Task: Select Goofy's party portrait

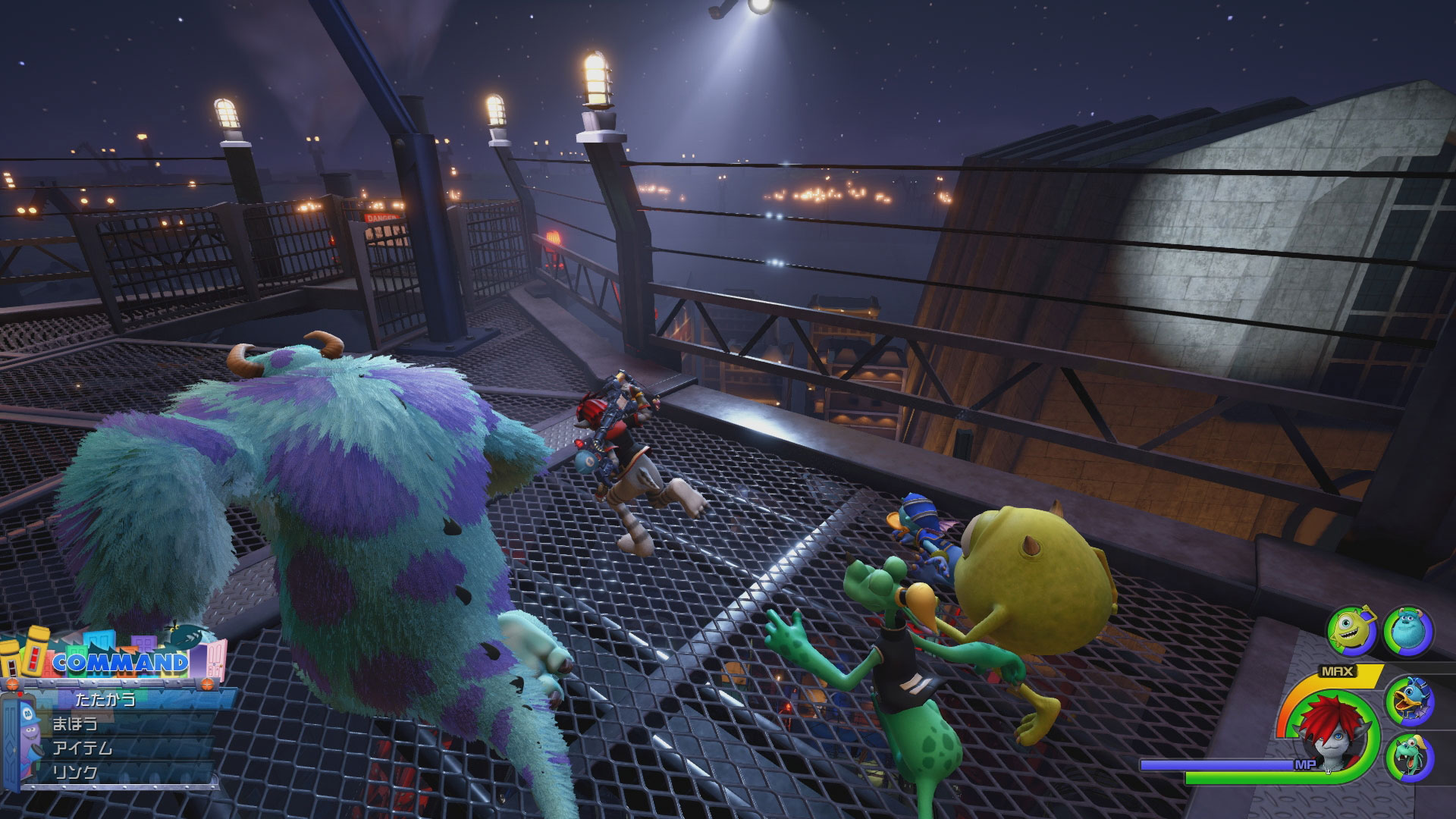Action: [1408, 760]
